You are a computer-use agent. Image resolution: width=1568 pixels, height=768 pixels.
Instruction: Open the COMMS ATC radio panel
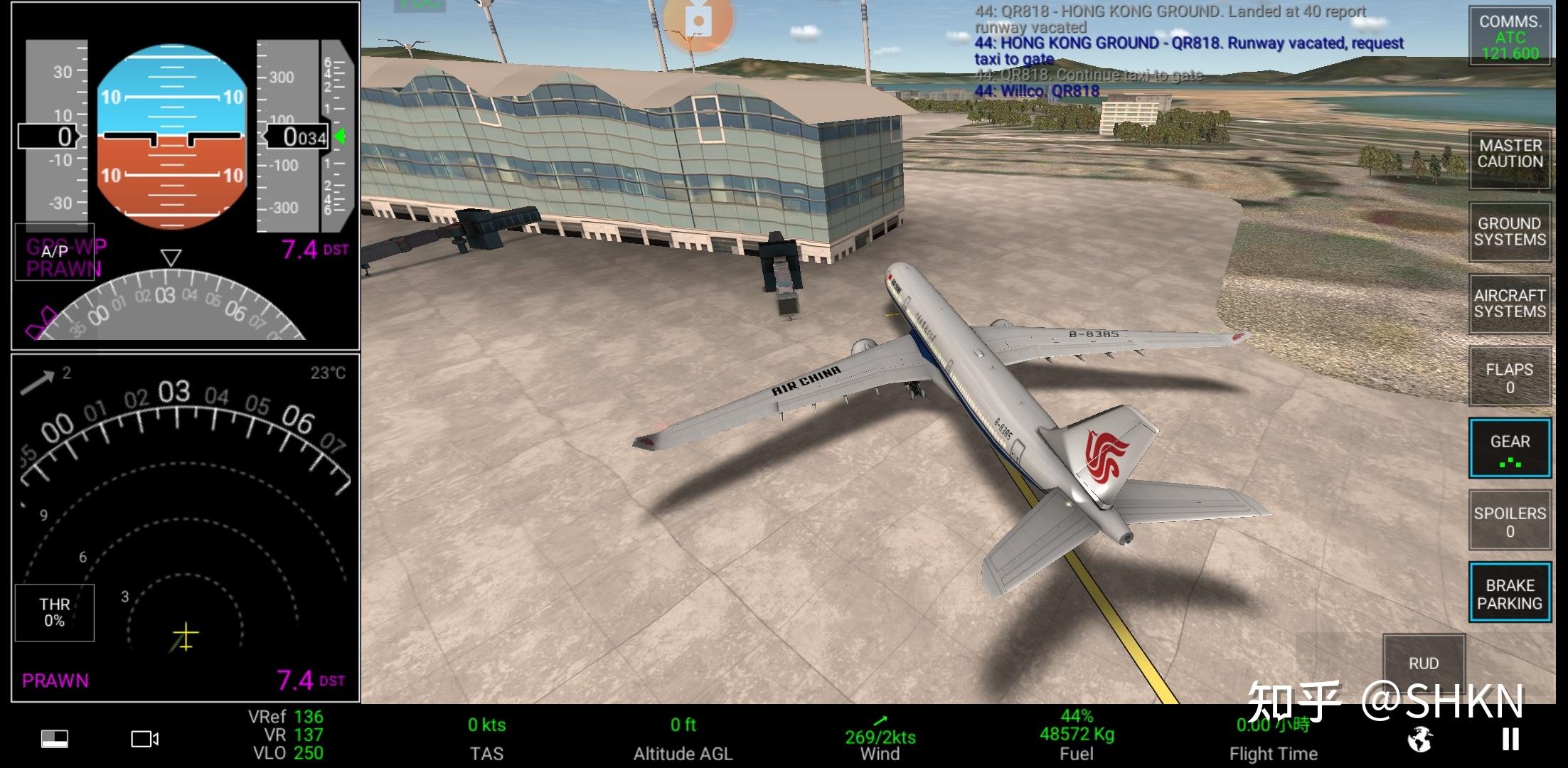[x=1510, y=36]
